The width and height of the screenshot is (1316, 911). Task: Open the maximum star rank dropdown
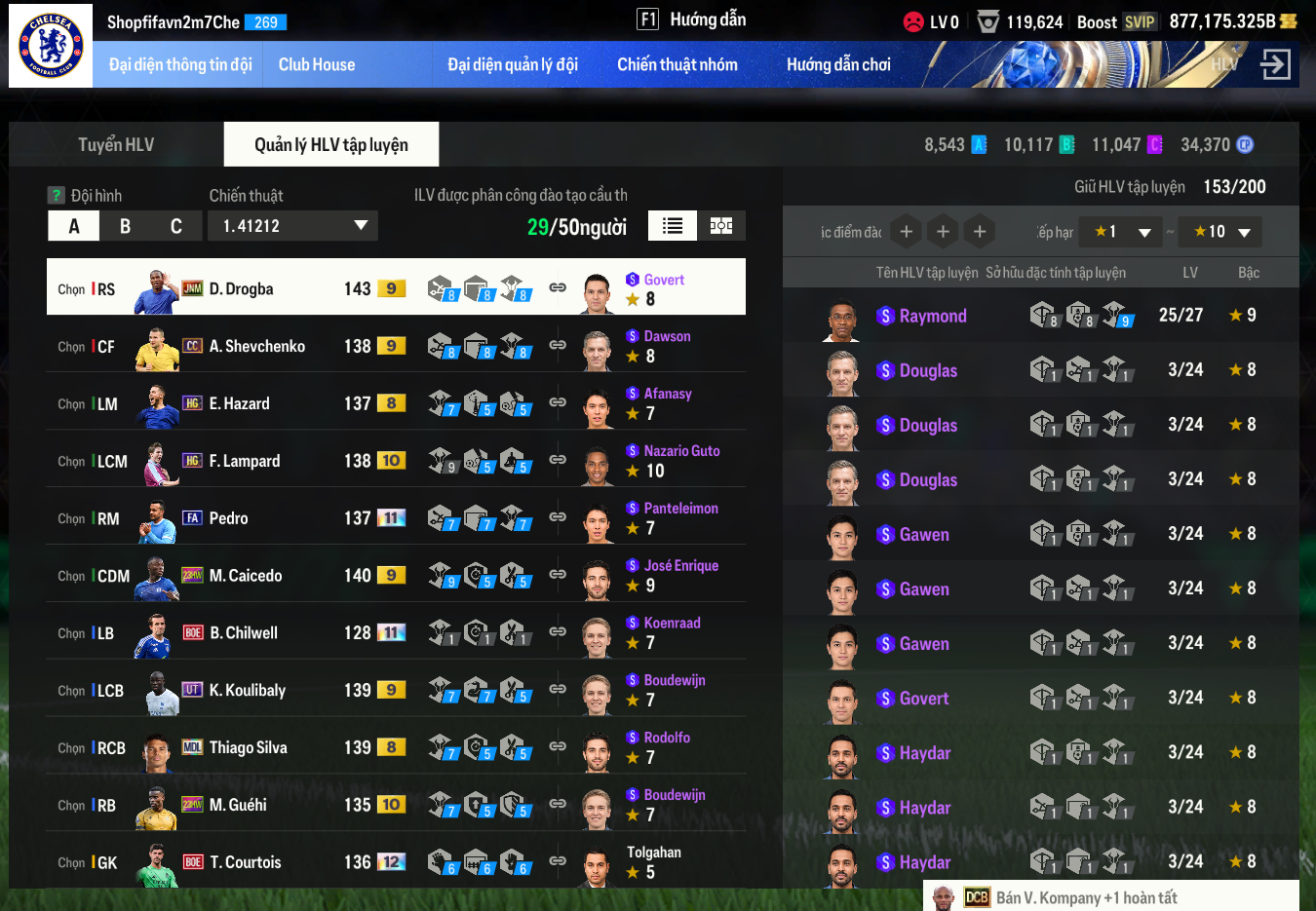click(x=1220, y=232)
